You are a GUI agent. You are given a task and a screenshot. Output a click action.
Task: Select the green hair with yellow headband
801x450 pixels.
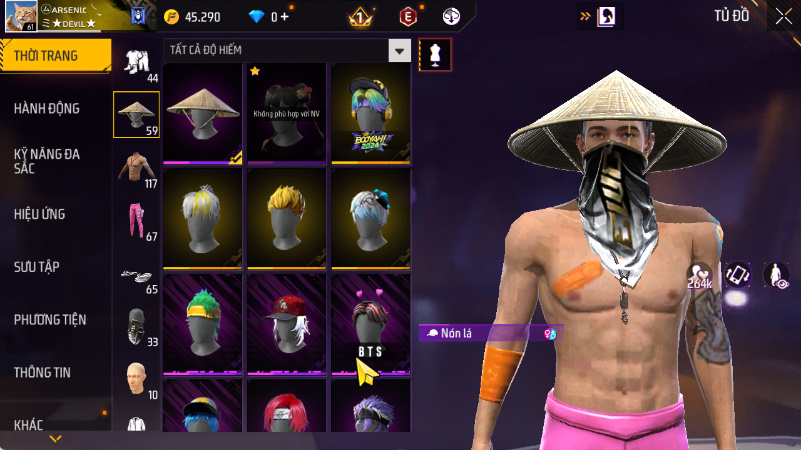tap(202, 320)
